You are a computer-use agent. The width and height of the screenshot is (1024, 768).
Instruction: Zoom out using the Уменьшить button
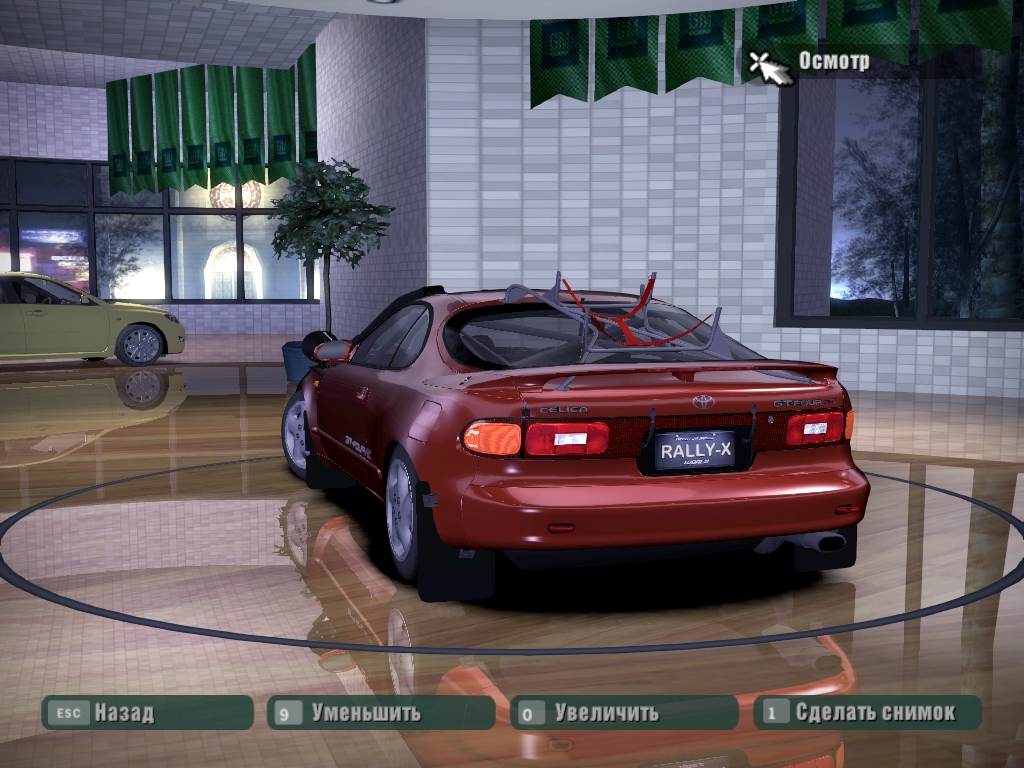380,713
